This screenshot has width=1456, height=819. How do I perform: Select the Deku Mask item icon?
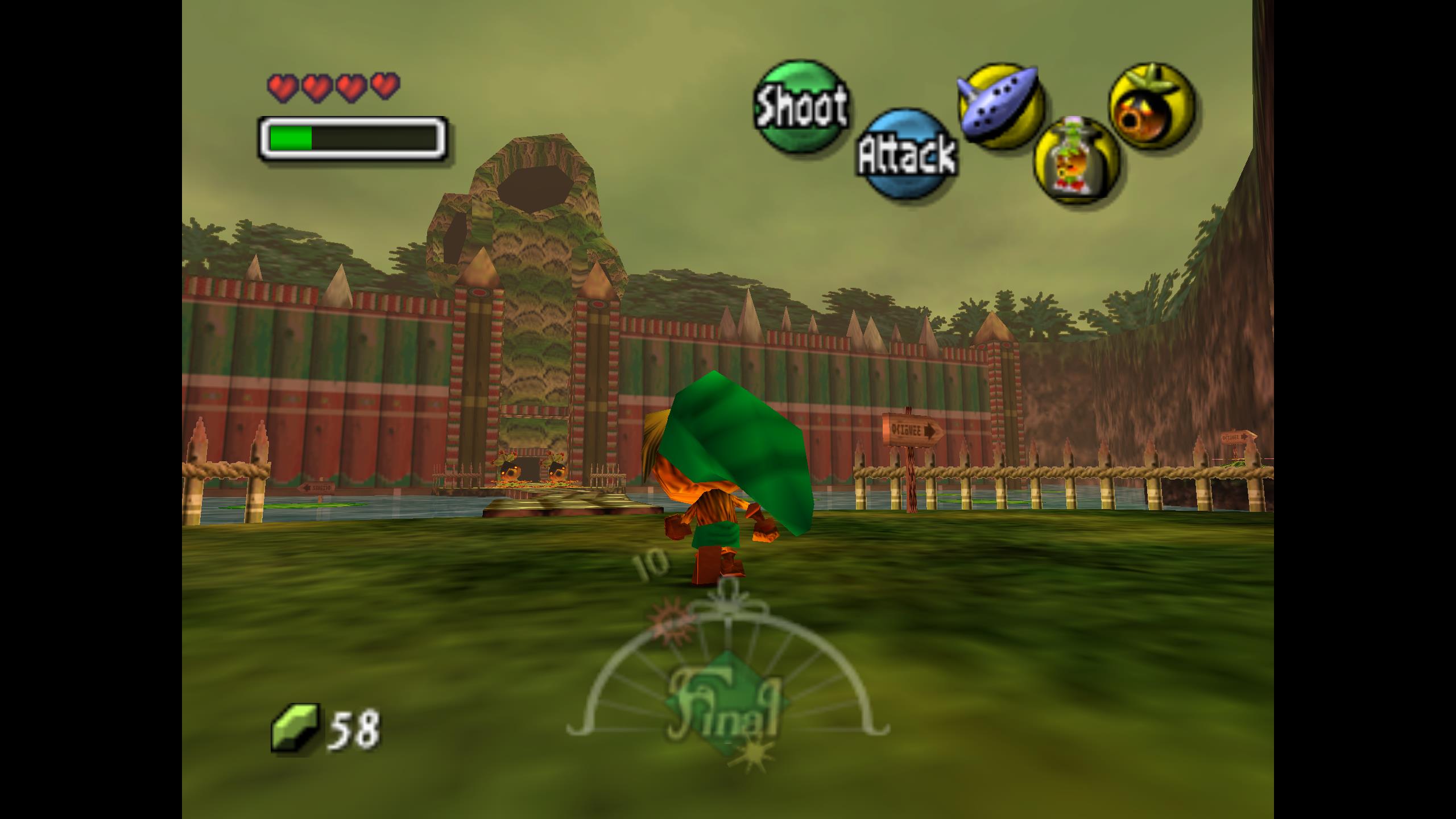(1151, 106)
